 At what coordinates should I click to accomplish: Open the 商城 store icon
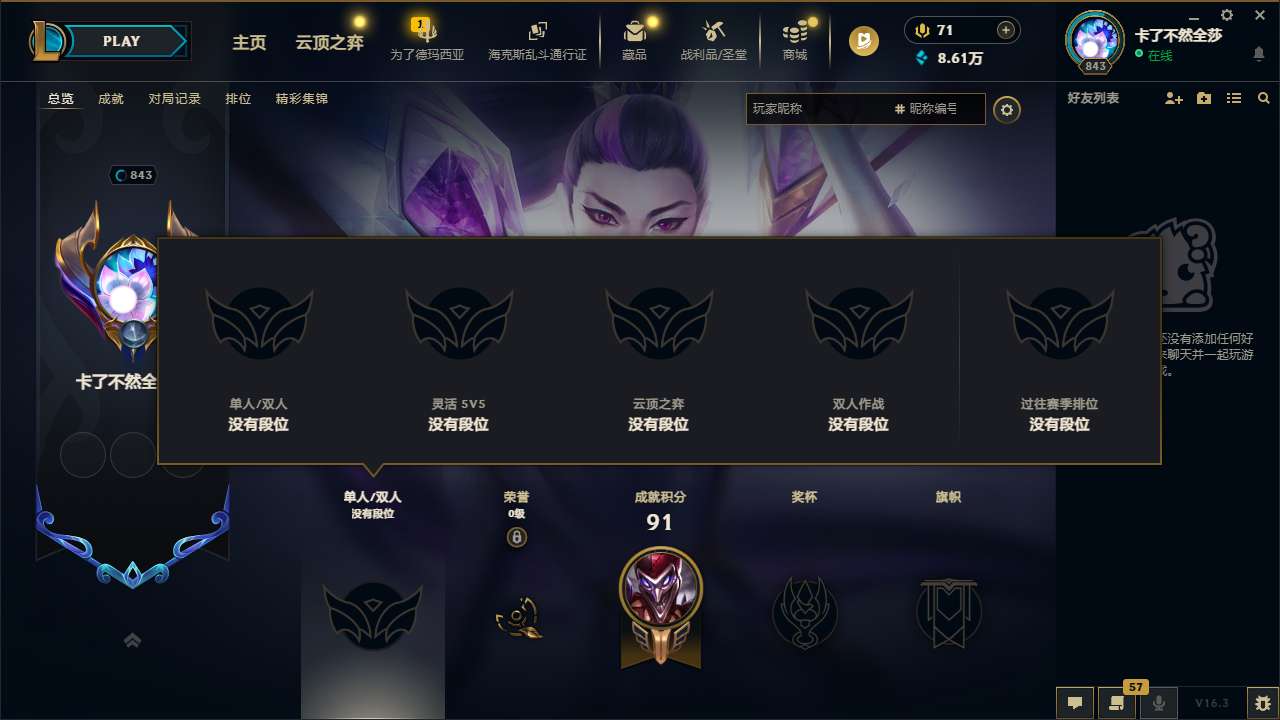click(794, 41)
